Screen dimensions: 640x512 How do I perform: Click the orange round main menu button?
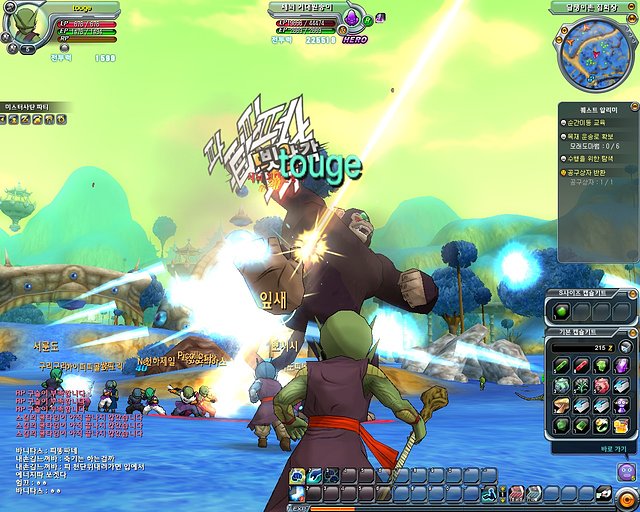[x=627, y=496]
